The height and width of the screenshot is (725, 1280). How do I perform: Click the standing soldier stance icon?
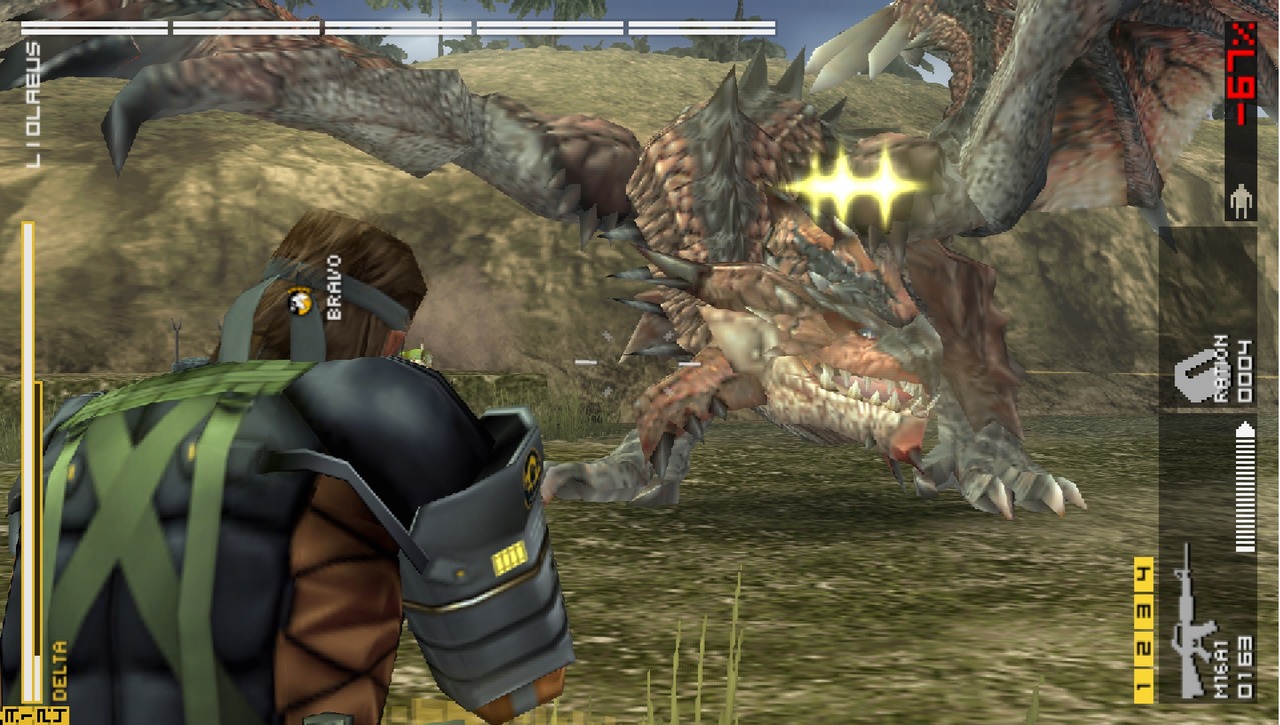point(1243,200)
